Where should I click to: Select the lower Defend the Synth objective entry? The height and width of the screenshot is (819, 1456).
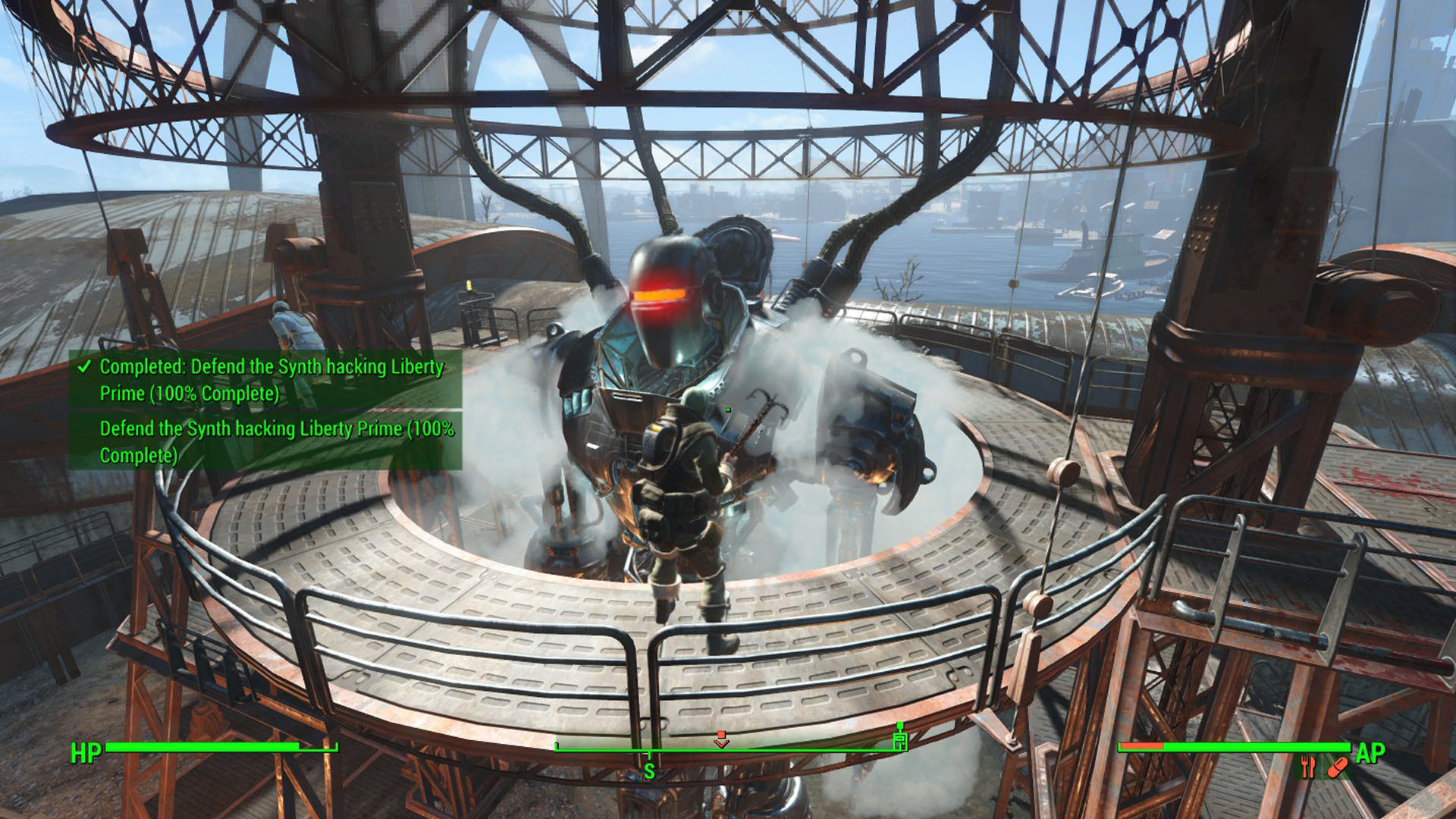point(265,441)
